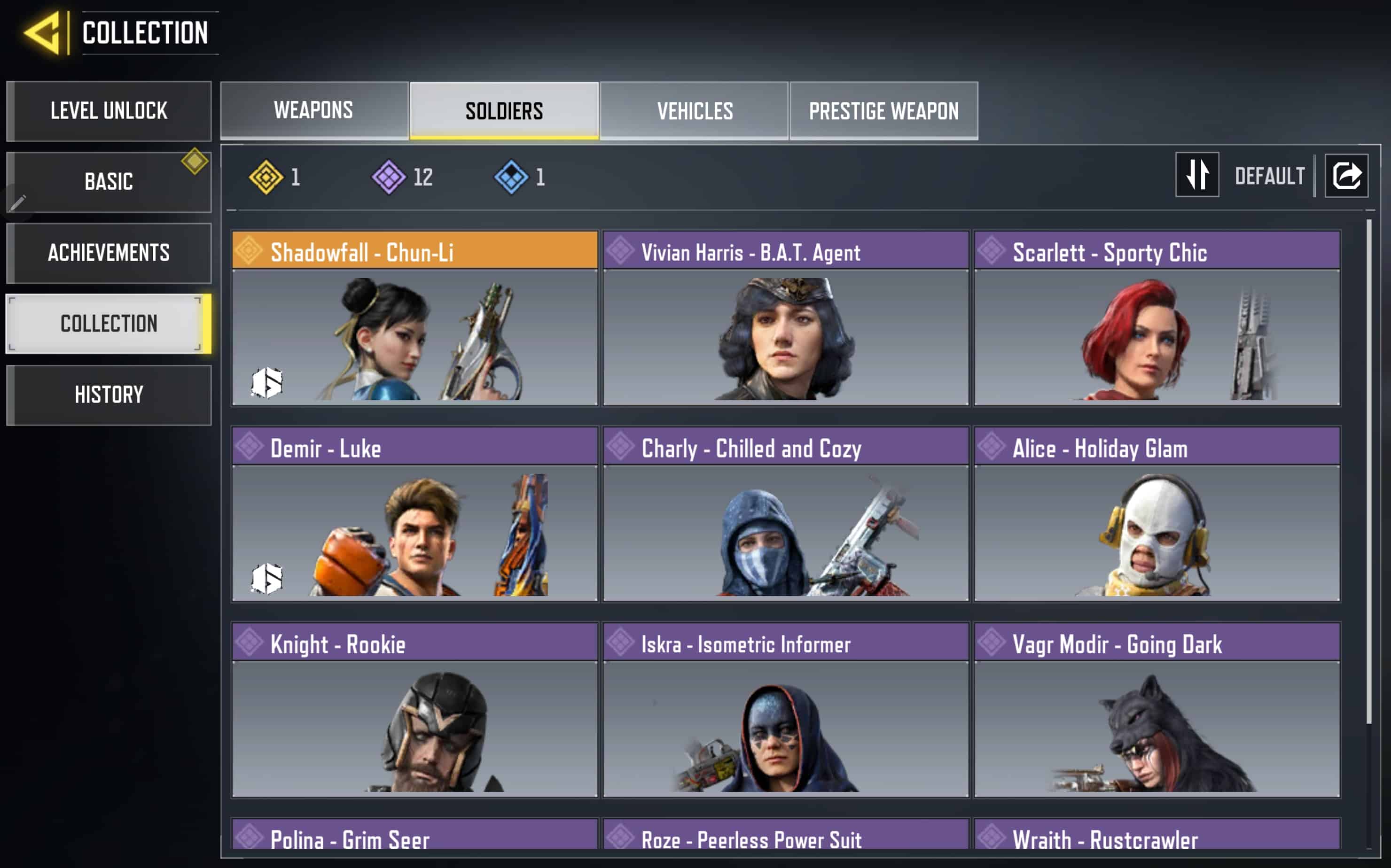Select Alice - Holiday Glam soldier
The height and width of the screenshot is (868, 1391).
pyautogui.click(x=1157, y=514)
